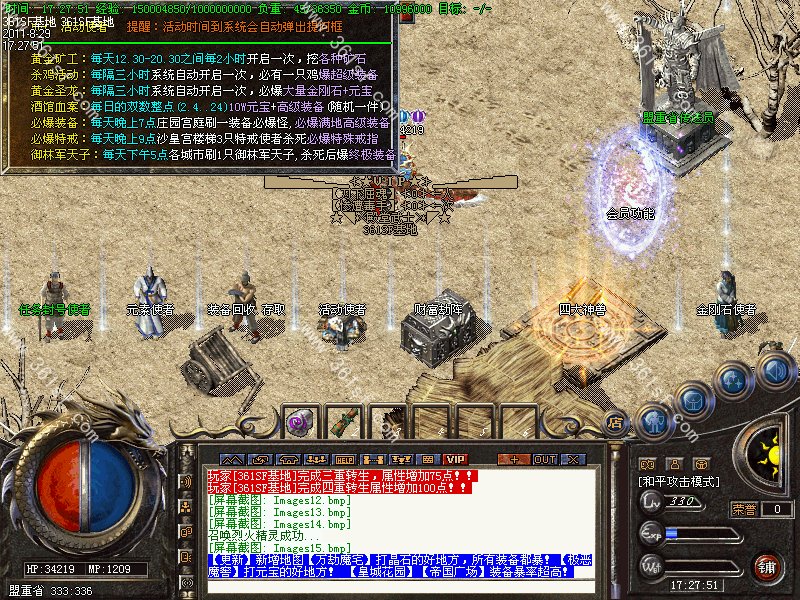The image size is (800, 600).
Task: Open the VIP panel button
Action: tap(455, 459)
